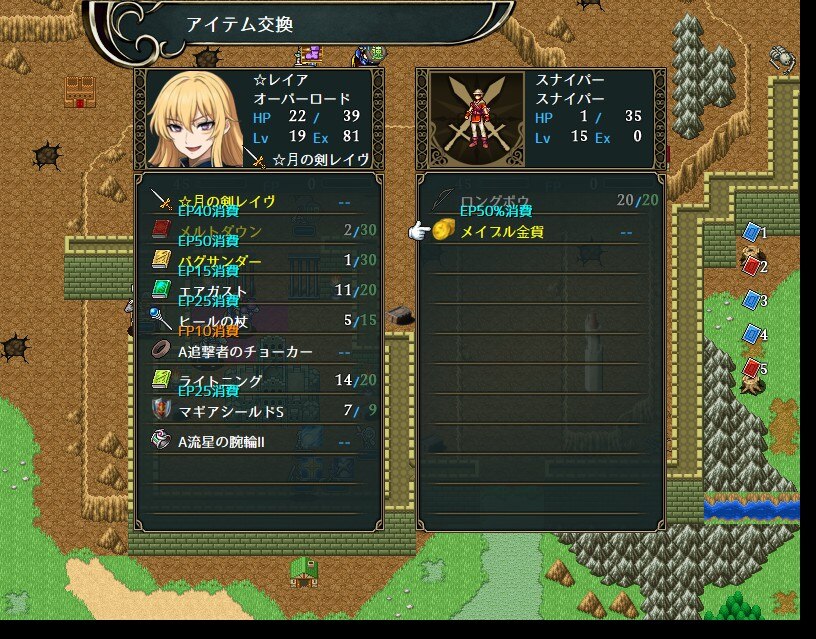Select ☆月の剣レイヴ in Leia's item list
This screenshot has height=639, width=816.
[x=257, y=201]
